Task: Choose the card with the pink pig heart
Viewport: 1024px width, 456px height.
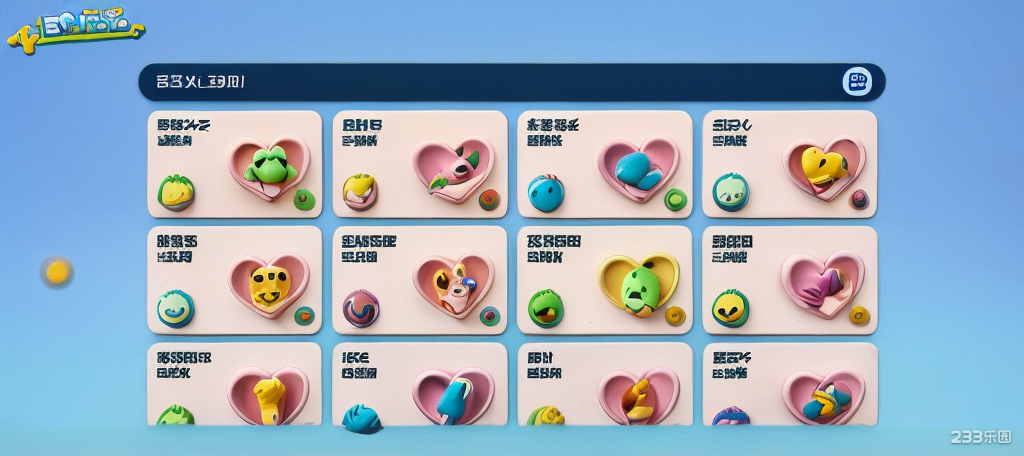Action: [x=420, y=164]
